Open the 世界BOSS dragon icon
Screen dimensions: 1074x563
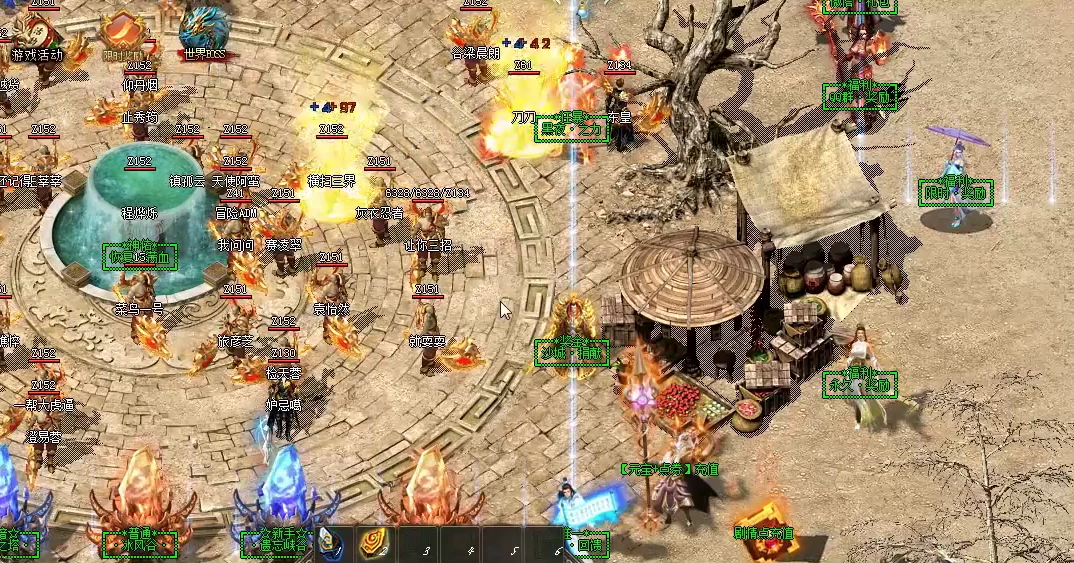tap(203, 32)
